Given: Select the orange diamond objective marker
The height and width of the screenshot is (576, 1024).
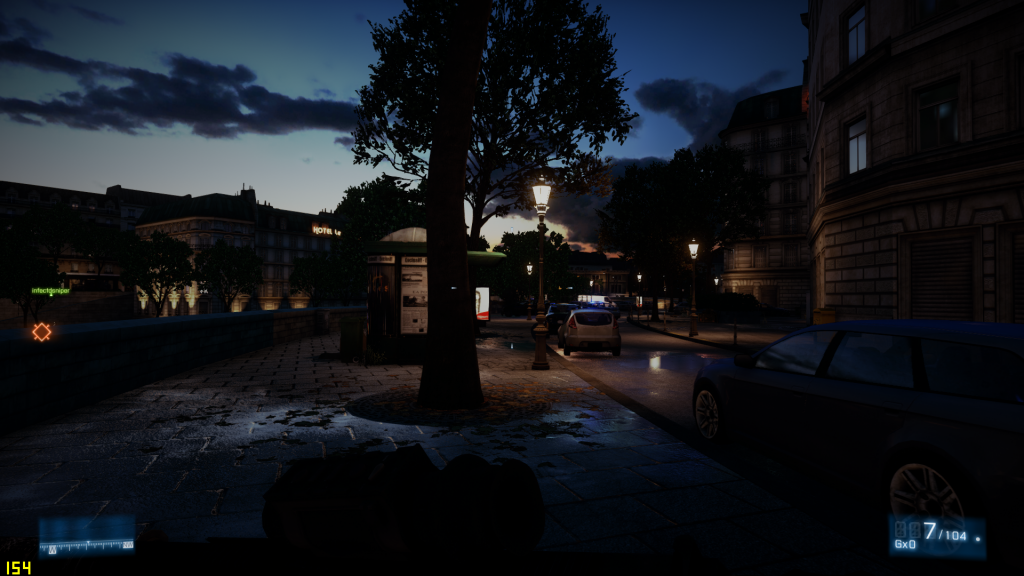Looking at the screenshot, I should pyautogui.click(x=41, y=331).
